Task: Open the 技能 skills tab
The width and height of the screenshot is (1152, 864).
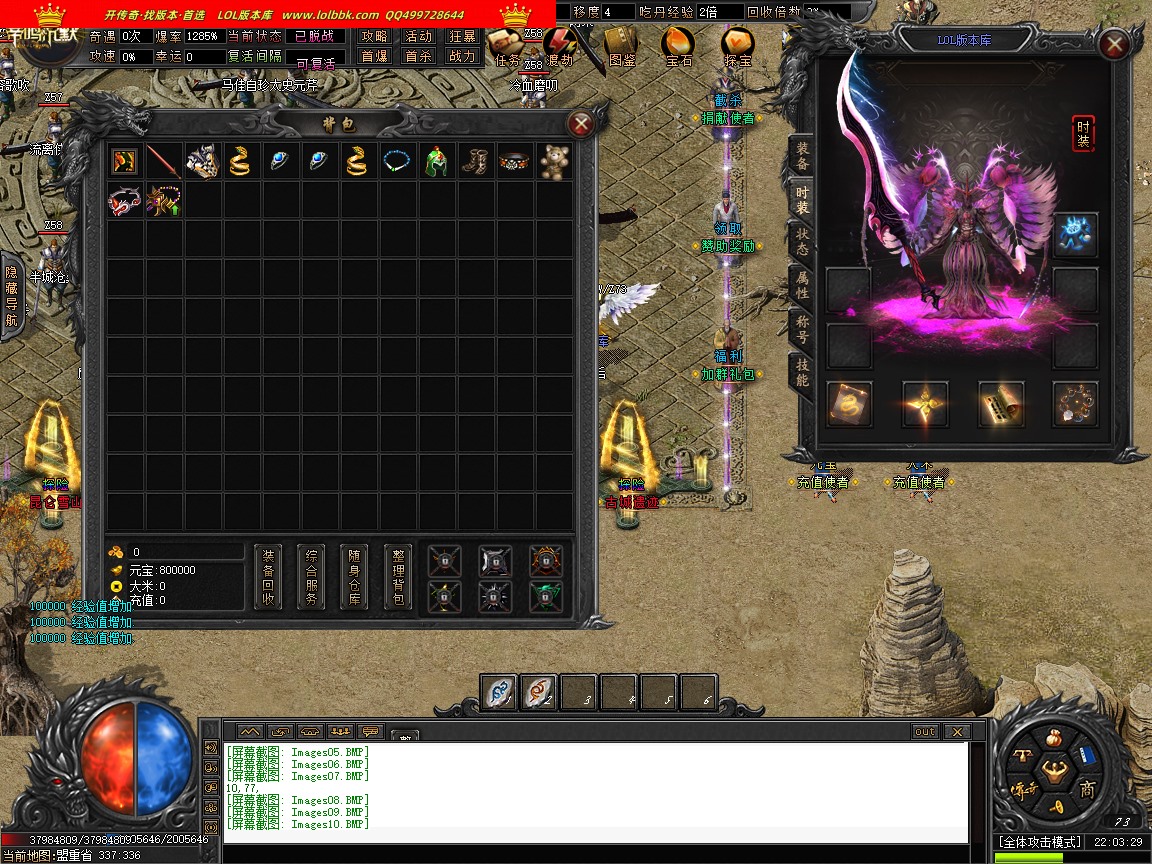Action: pyautogui.click(x=802, y=372)
